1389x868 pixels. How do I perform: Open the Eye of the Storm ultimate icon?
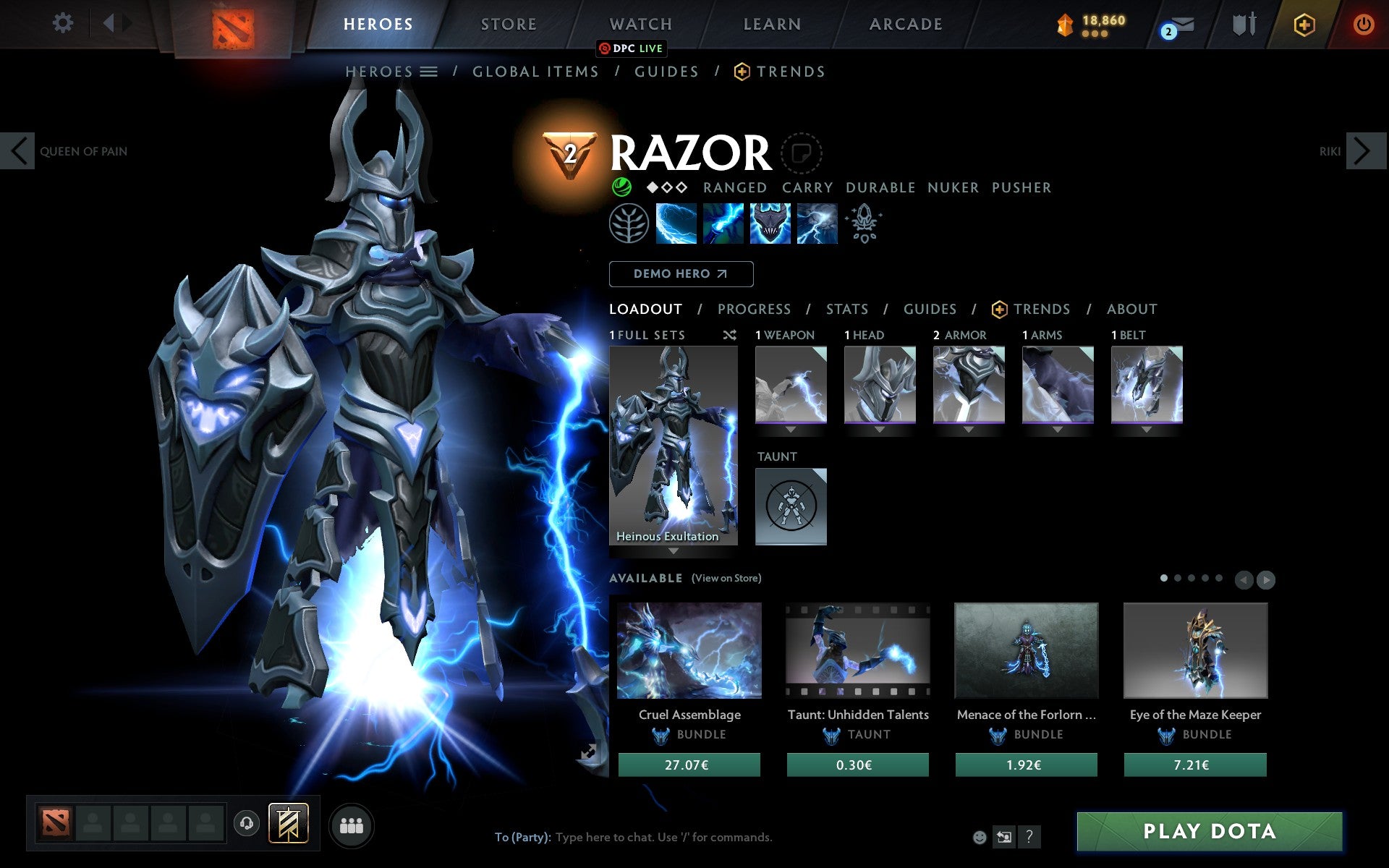pos(817,224)
